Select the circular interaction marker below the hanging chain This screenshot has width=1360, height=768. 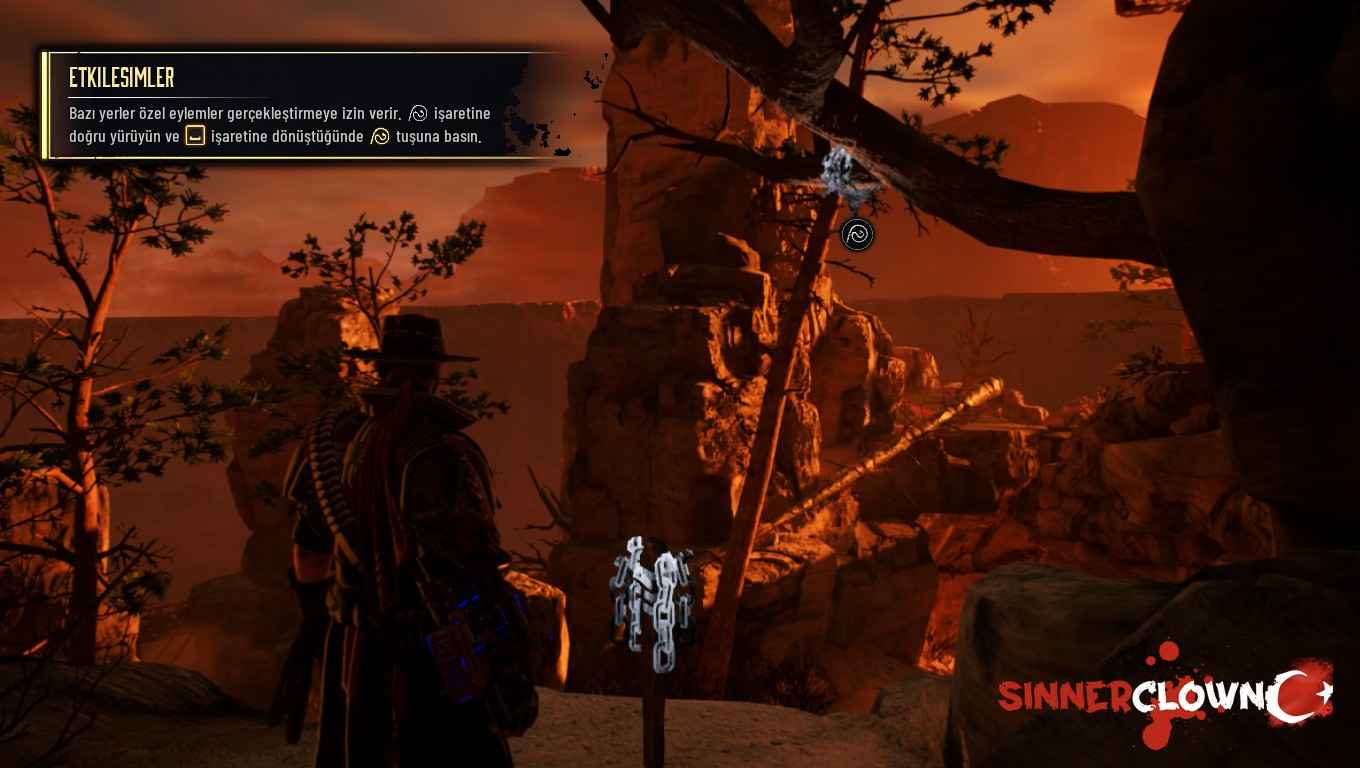(857, 235)
